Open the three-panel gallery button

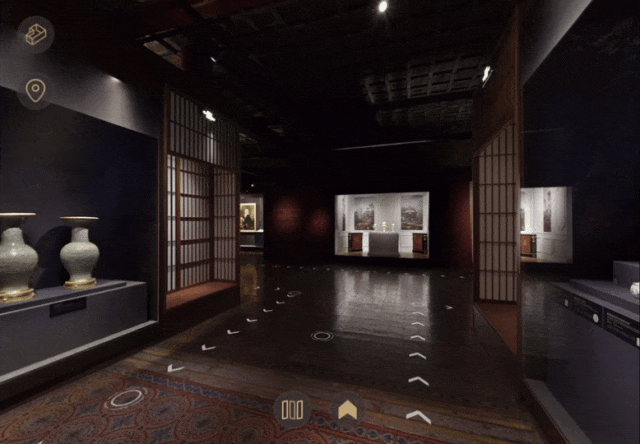[x=292, y=409]
